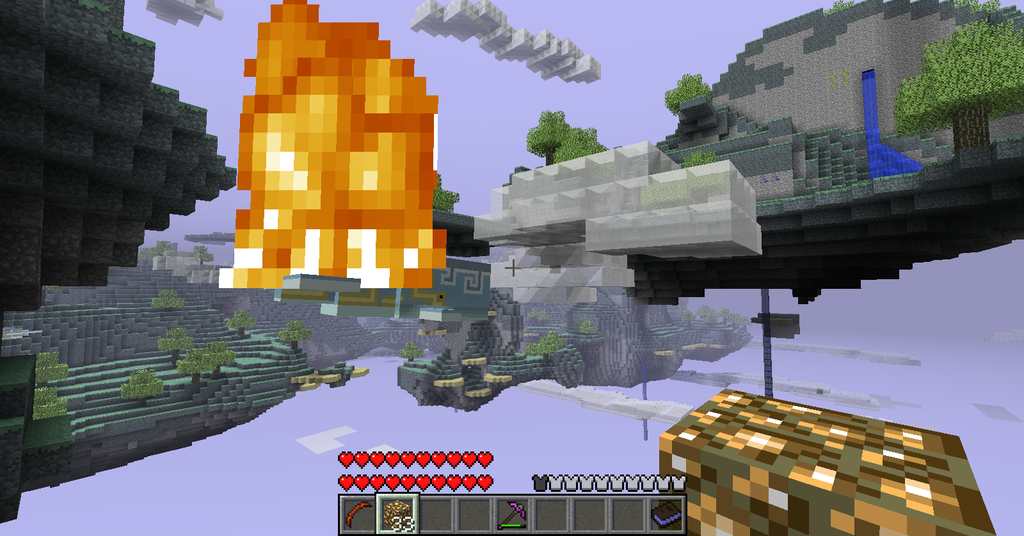The width and height of the screenshot is (1024, 536).
Task: Select the bow hotbar slot
Action: point(357,514)
